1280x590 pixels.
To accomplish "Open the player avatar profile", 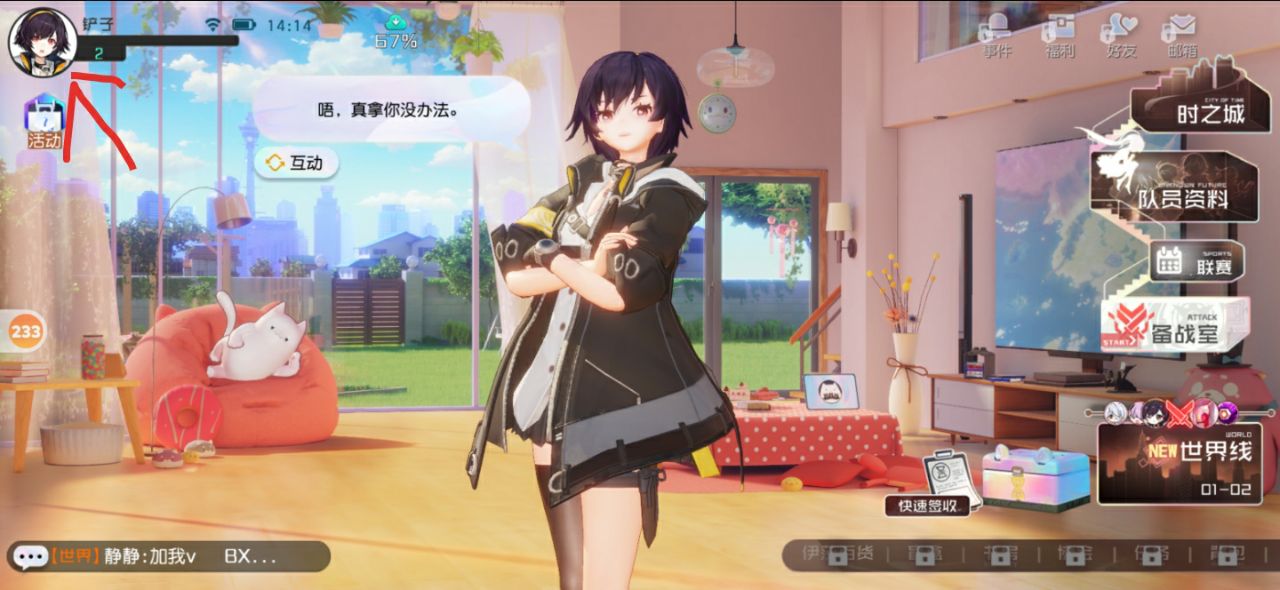I will click(43, 41).
